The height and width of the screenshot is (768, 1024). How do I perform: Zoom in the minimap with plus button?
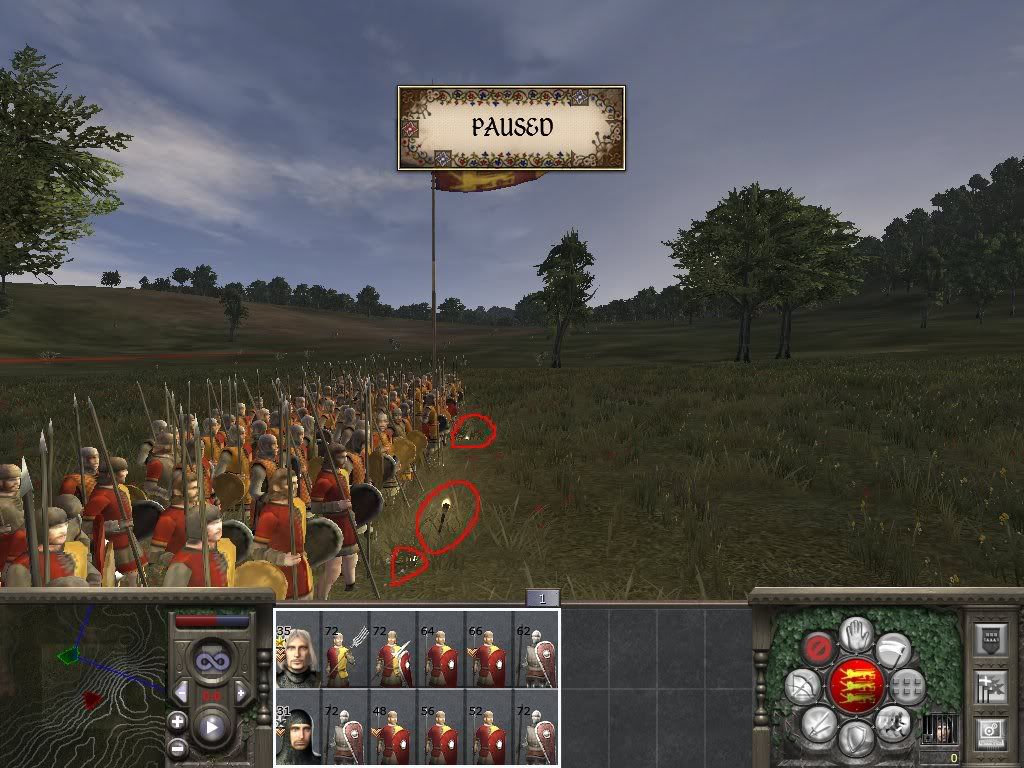(178, 722)
